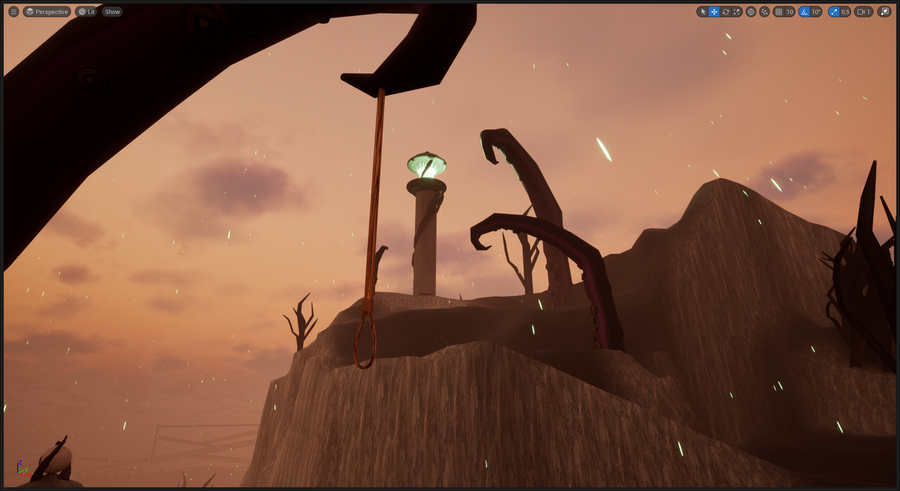Viewport: 900px width, 491px height.
Task: Open the rotation snap 10° value dropdown
Action: coord(816,12)
